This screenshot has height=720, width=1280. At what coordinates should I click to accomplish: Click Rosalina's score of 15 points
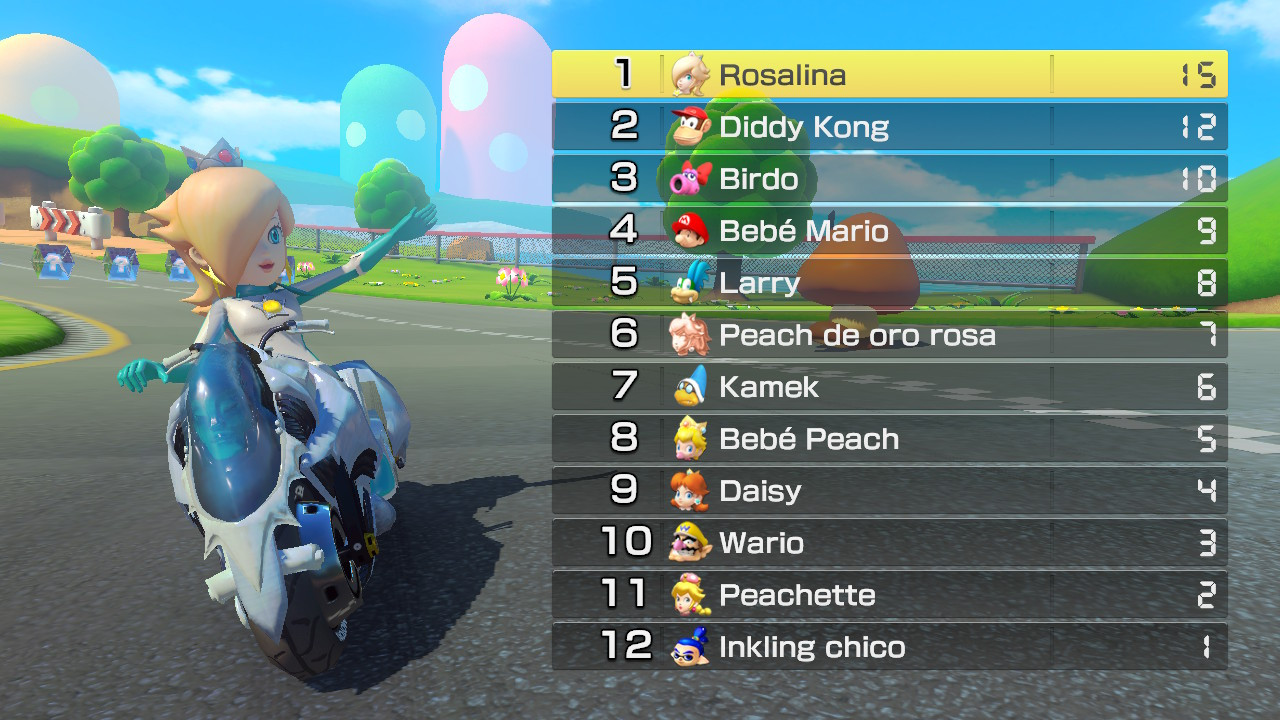1205,73
